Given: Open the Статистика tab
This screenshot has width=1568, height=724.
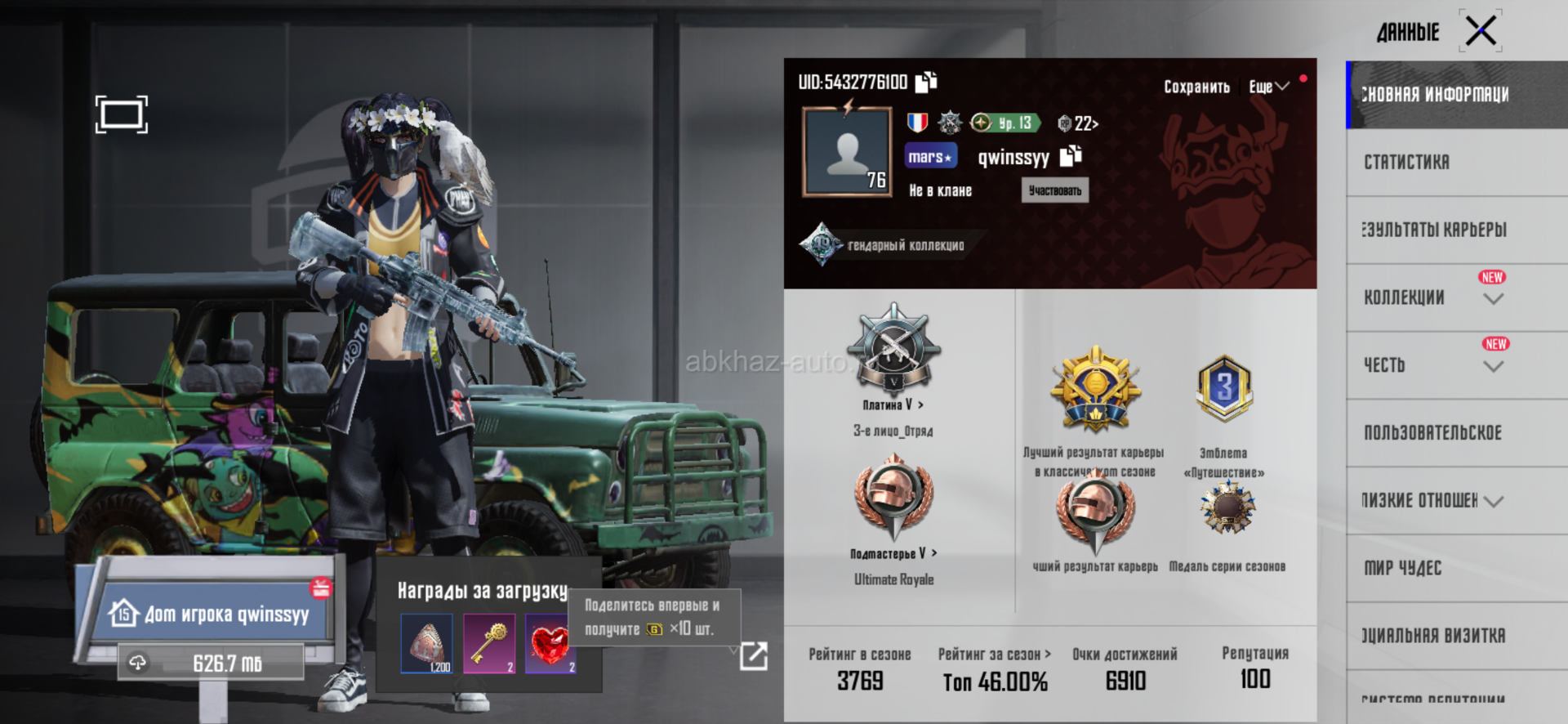Looking at the screenshot, I should pos(1406,162).
